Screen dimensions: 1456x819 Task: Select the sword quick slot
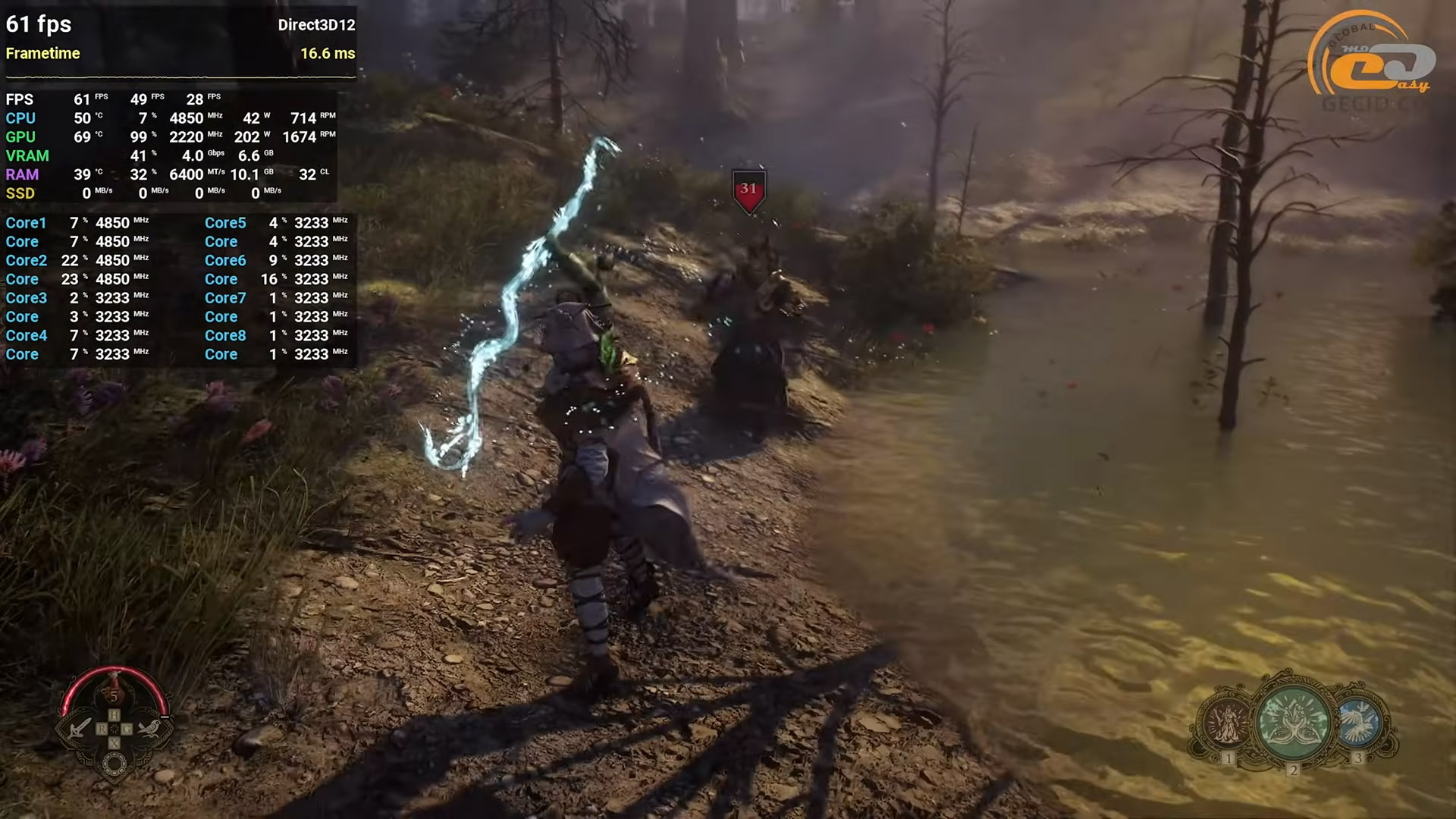[x=79, y=729]
